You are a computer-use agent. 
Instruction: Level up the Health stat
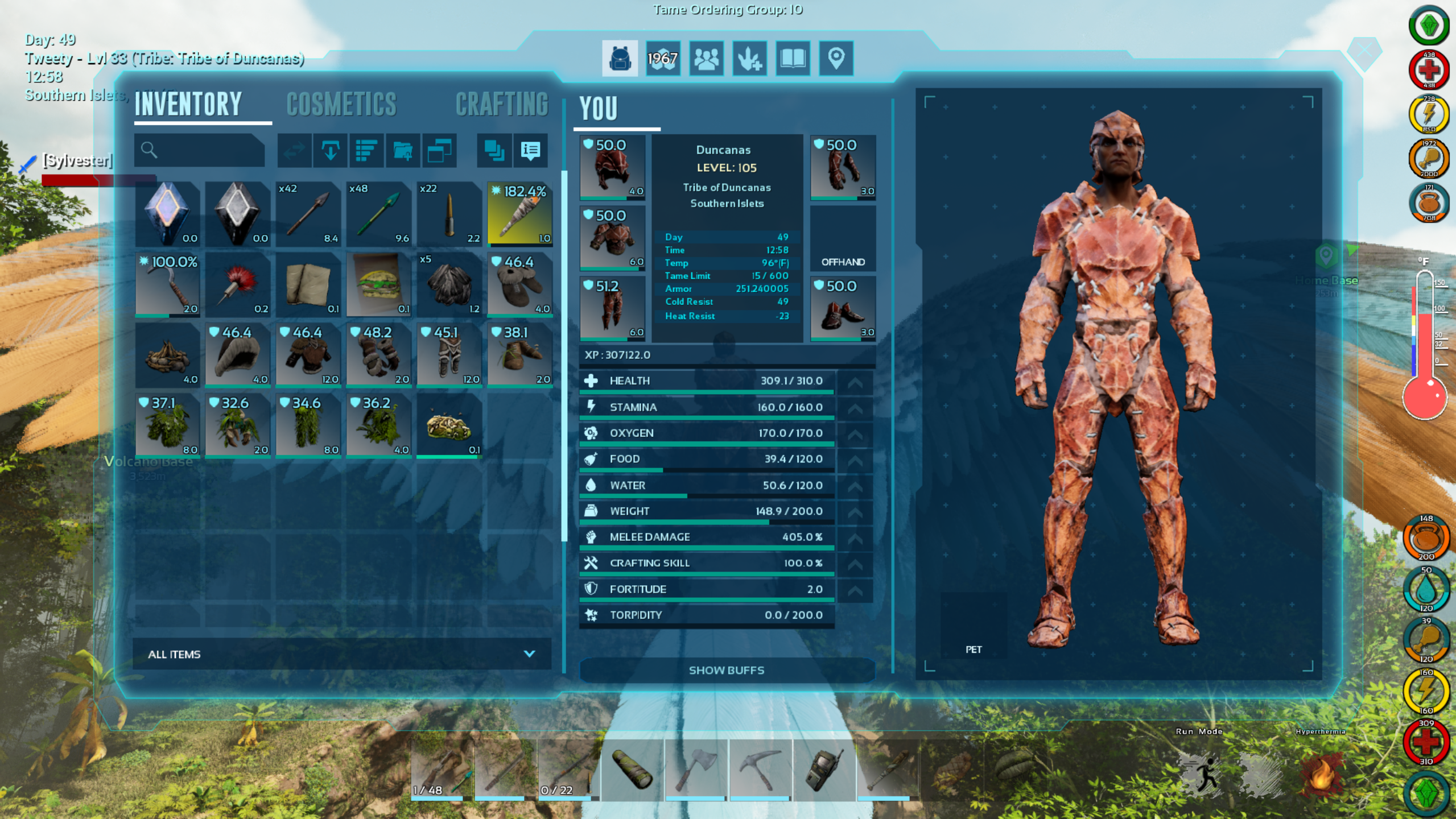[855, 382]
